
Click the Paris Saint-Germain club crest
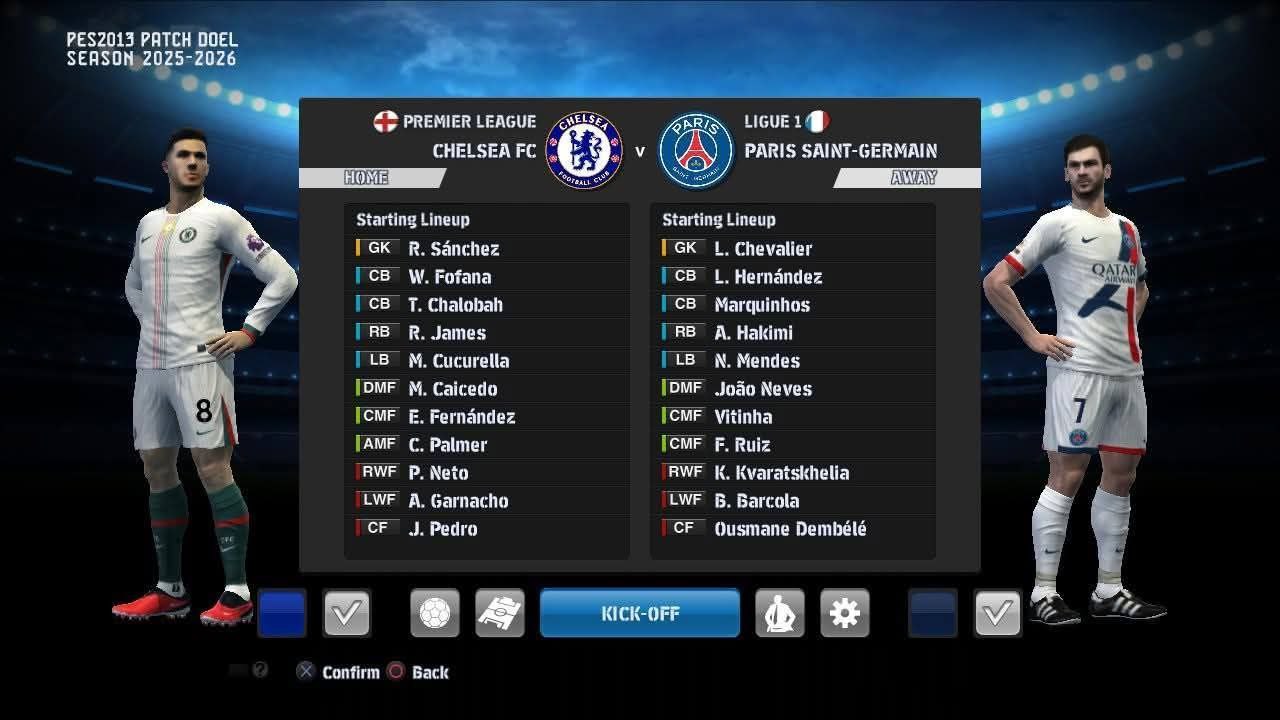696,151
